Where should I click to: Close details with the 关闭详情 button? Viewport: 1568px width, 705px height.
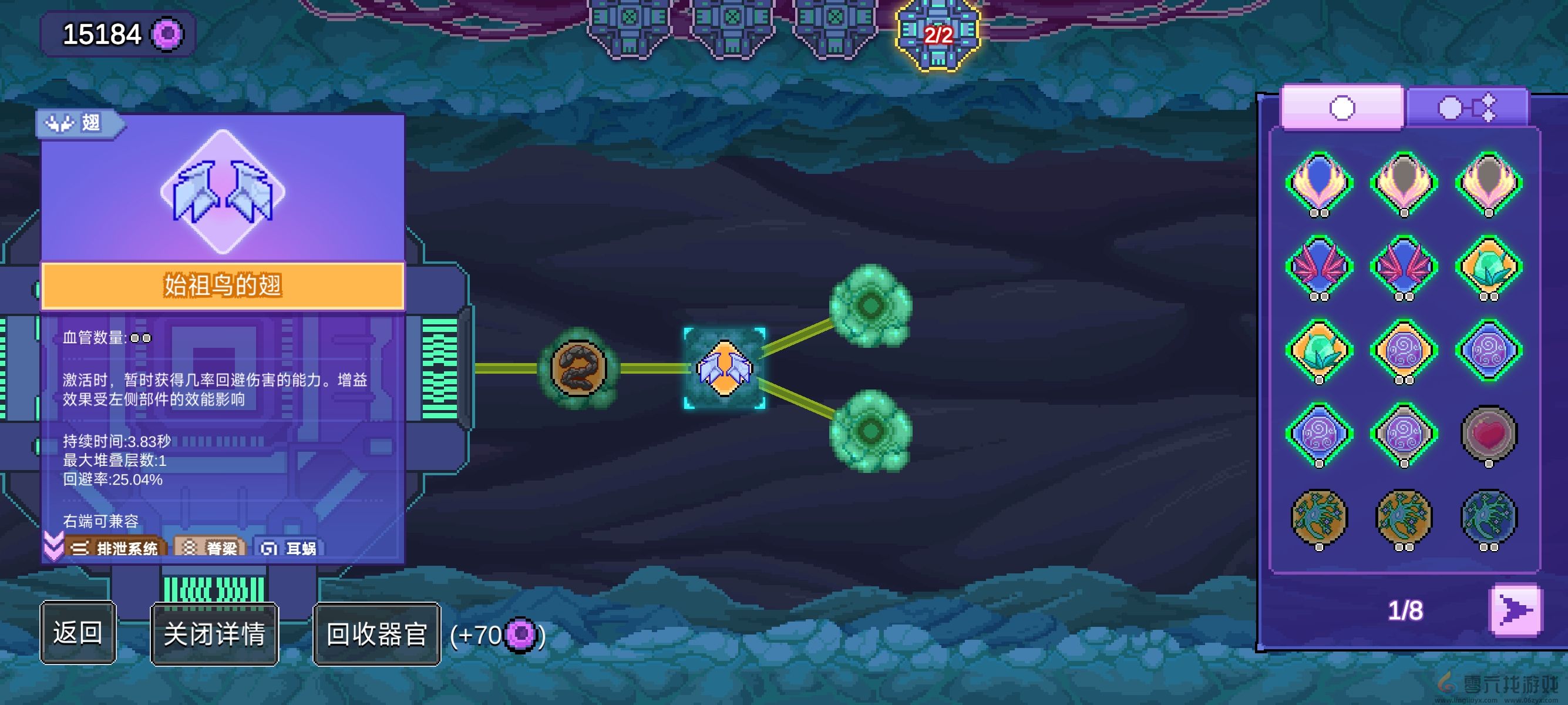tap(214, 634)
